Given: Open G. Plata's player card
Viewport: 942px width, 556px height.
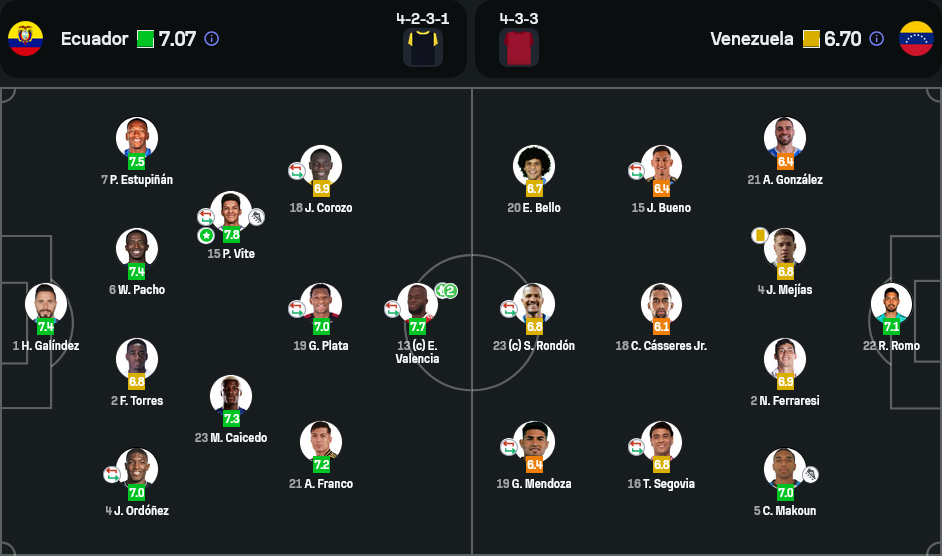Looking at the screenshot, I should [x=321, y=304].
